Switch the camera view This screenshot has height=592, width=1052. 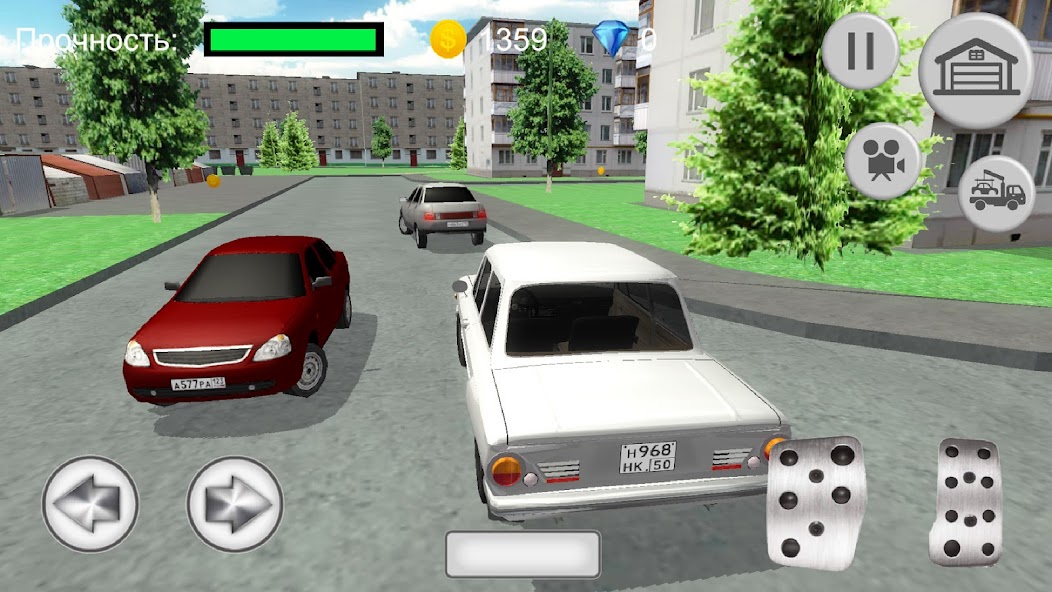(x=882, y=161)
